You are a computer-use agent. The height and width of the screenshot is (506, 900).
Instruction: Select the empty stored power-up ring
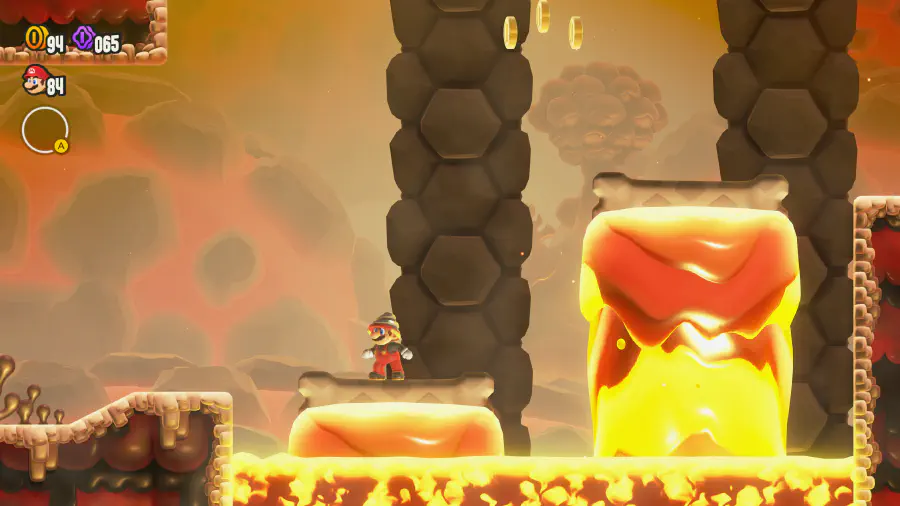[45, 130]
